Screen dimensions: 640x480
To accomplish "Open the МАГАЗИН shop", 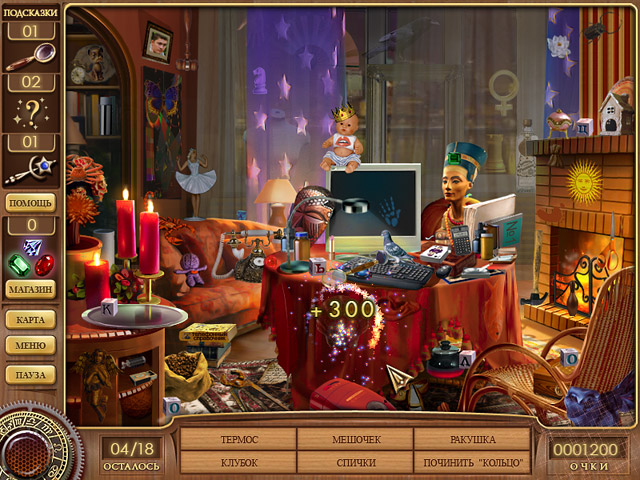I will pos(32,290).
